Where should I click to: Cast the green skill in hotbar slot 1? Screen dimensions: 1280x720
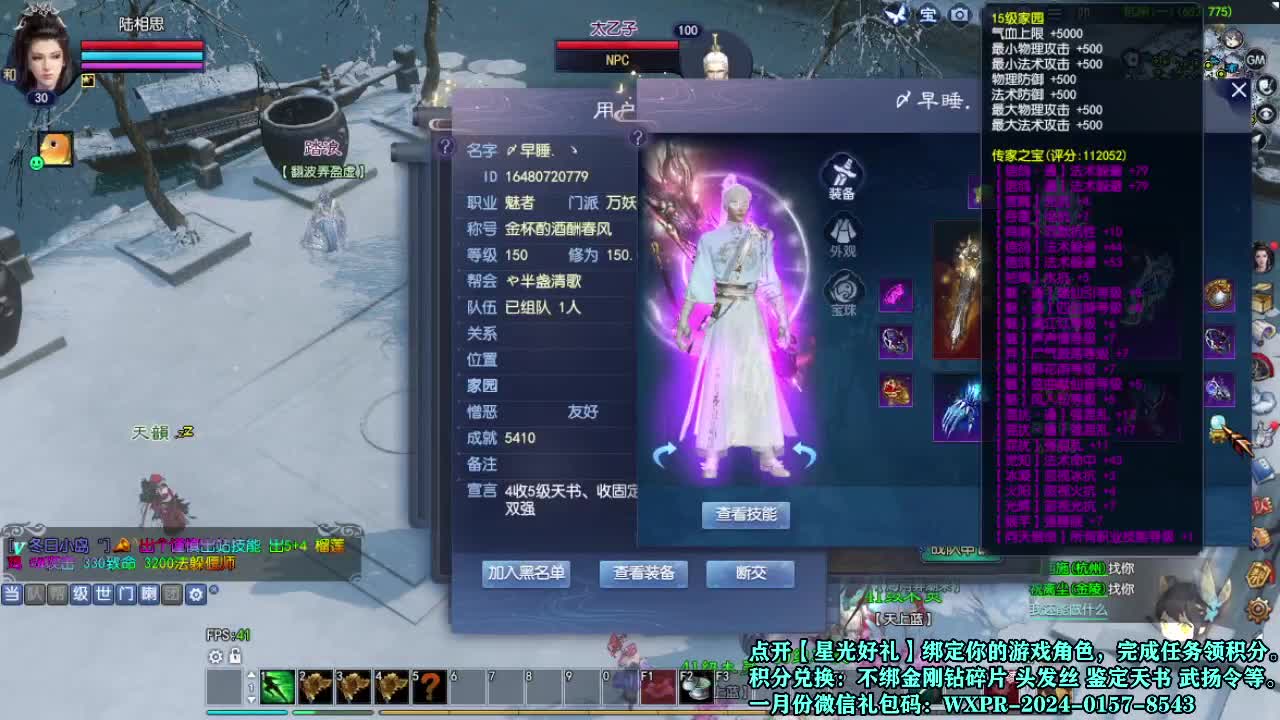pyautogui.click(x=277, y=686)
